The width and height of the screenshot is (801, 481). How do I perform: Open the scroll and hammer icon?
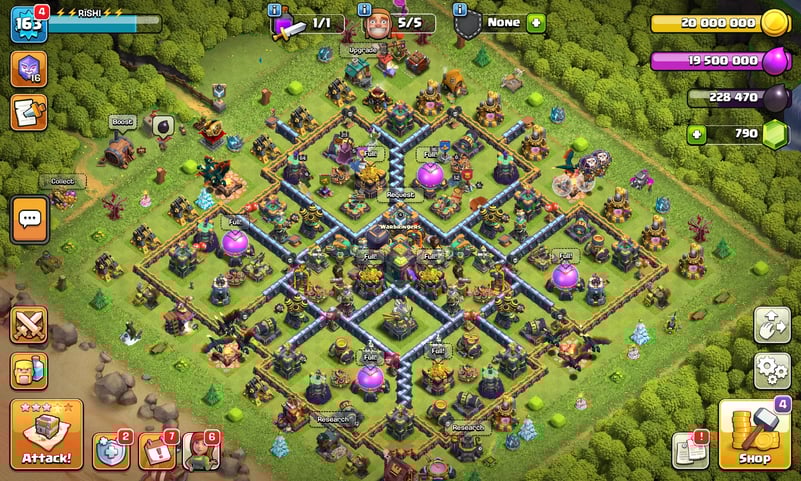tap(28, 112)
